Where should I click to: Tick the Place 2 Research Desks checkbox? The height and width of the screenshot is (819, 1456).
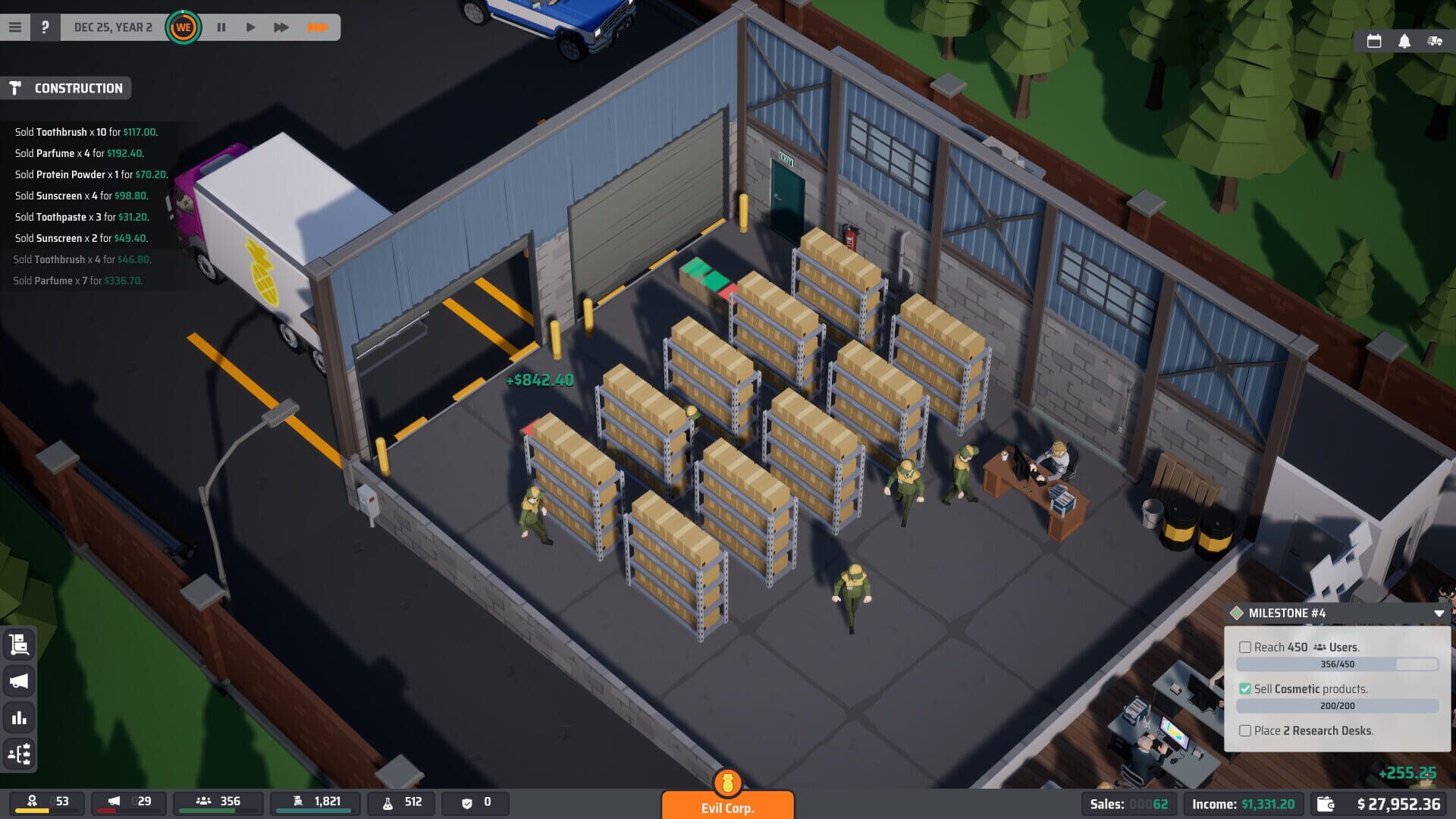(1246, 730)
